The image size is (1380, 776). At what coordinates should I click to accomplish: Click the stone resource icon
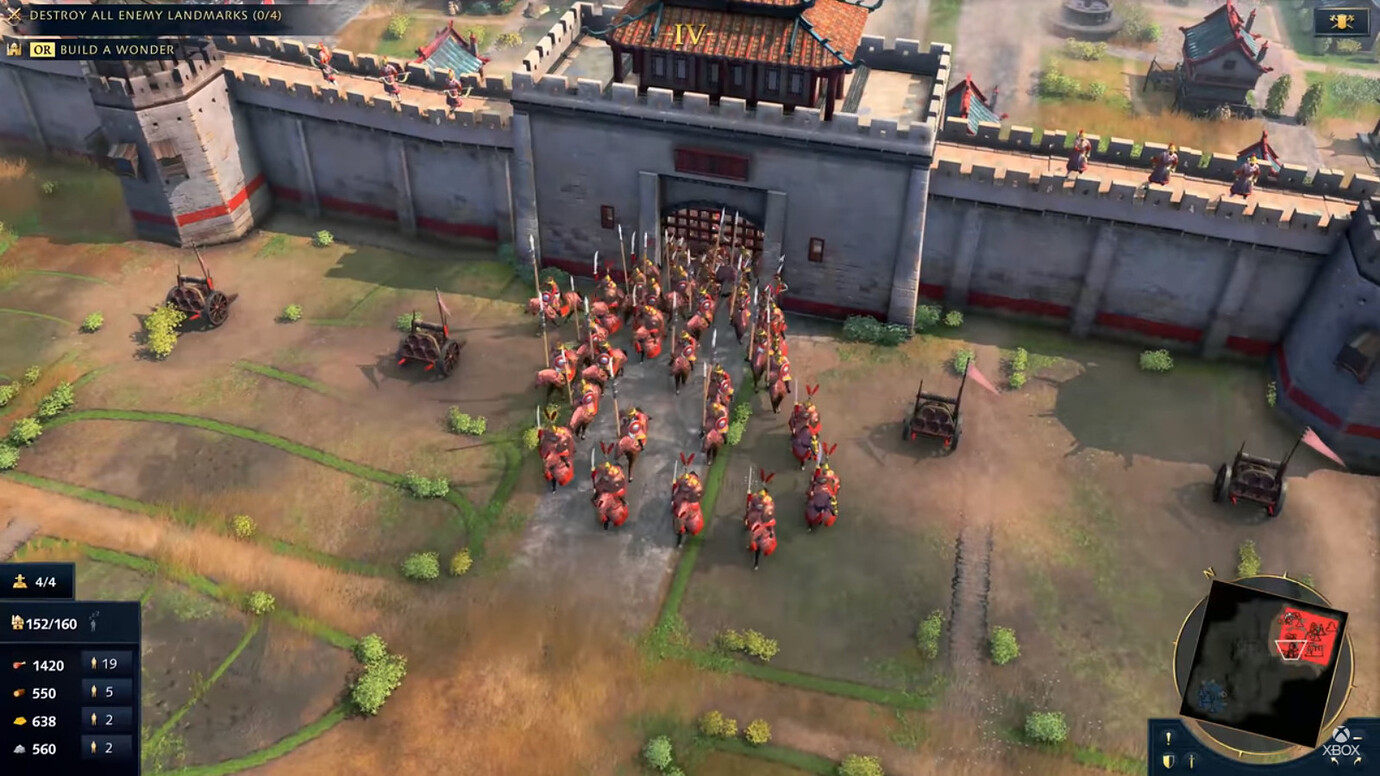coord(18,747)
